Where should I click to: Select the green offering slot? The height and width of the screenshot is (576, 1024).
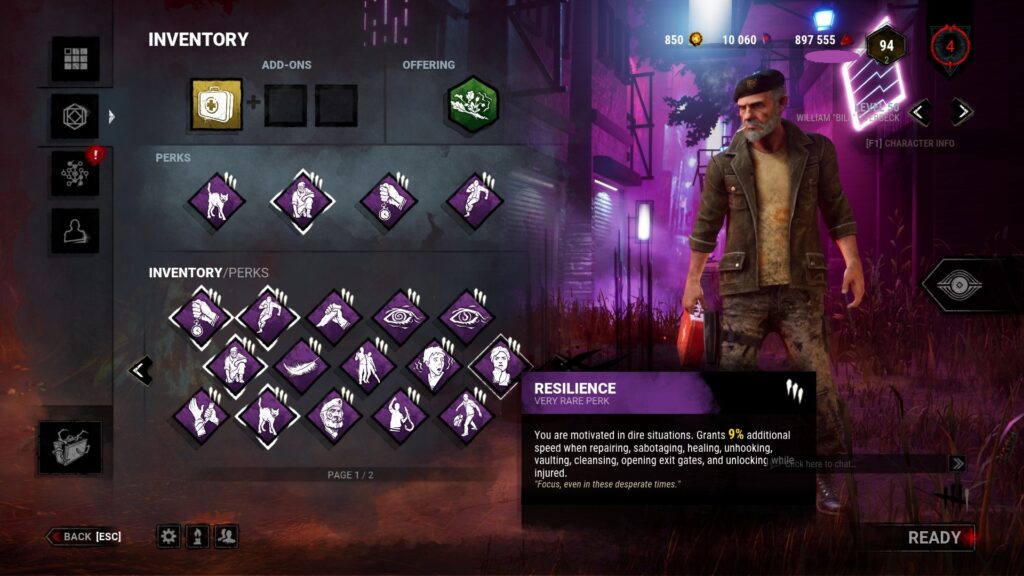point(473,105)
